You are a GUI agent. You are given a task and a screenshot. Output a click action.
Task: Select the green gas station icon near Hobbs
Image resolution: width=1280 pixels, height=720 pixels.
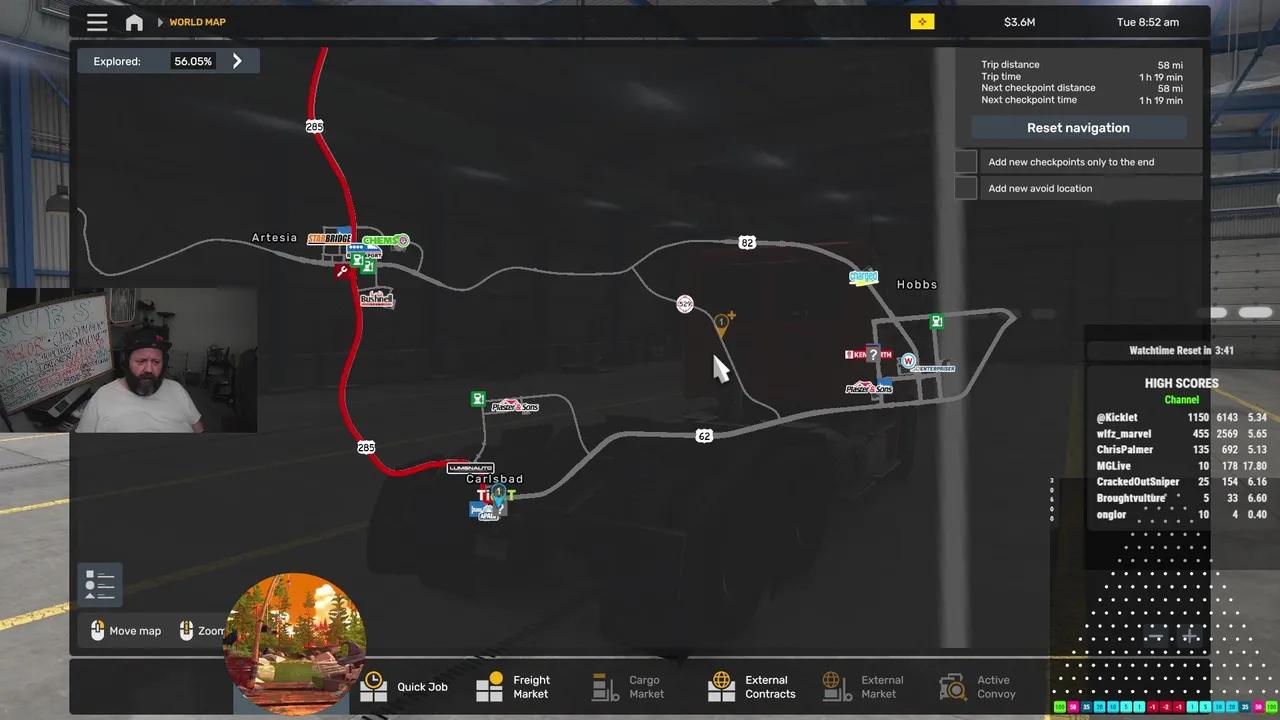[936, 321]
